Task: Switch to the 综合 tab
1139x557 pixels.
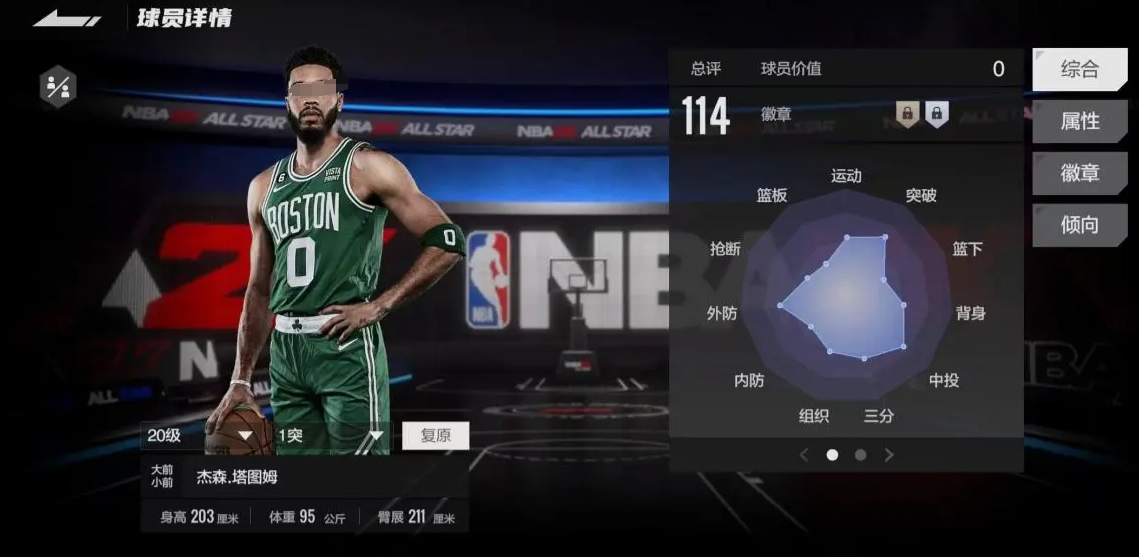Action: [x=1079, y=70]
